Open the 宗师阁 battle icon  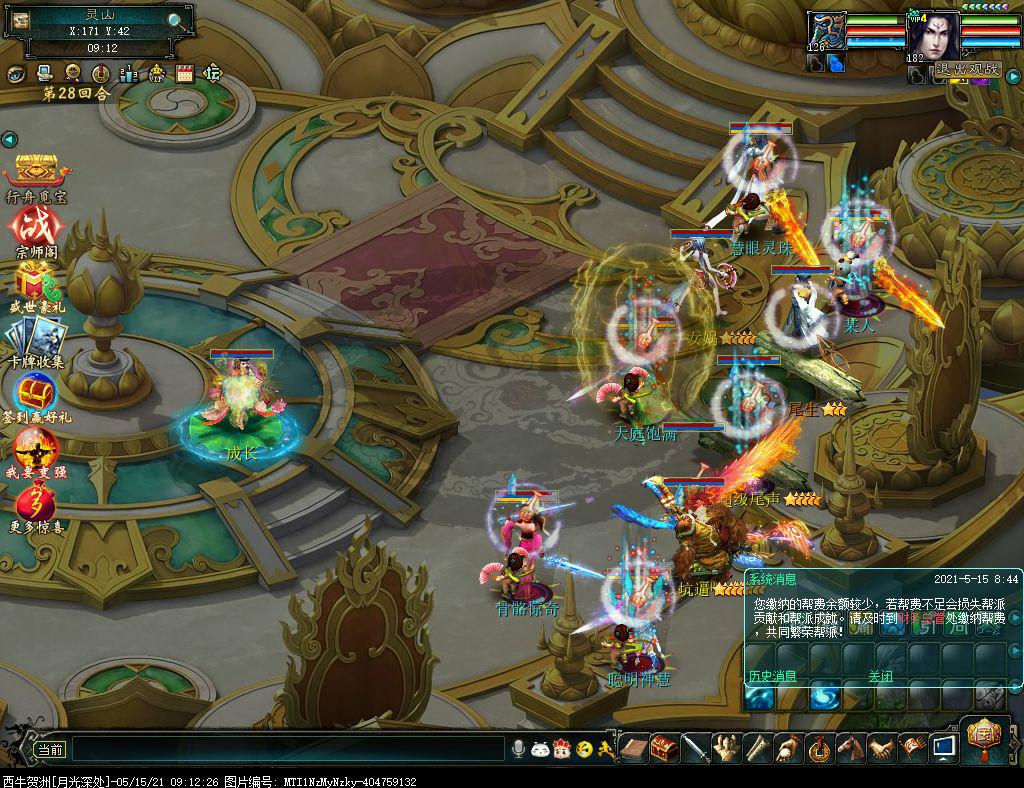coord(36,226)
